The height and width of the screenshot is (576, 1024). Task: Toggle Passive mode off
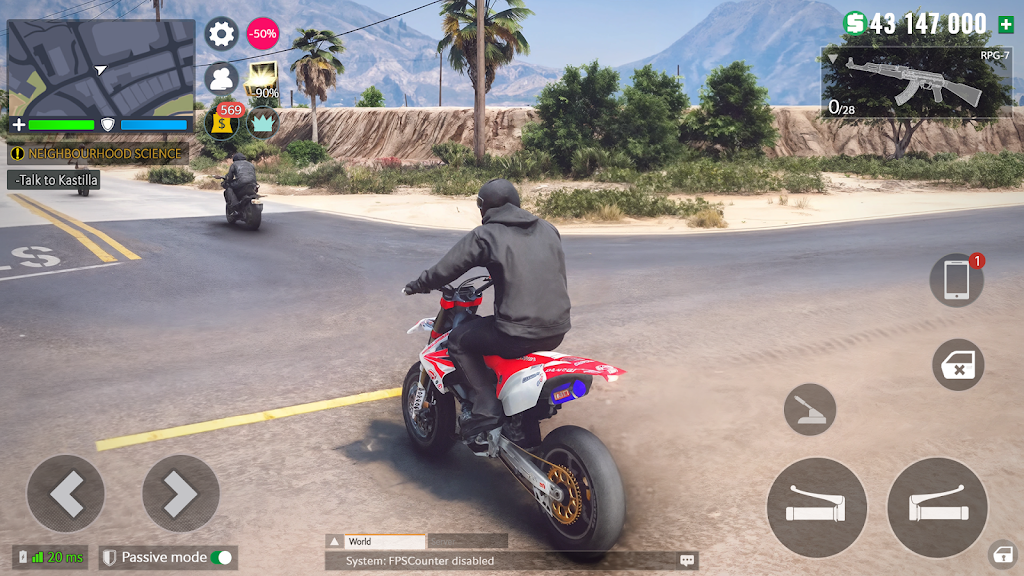point(222,557)
